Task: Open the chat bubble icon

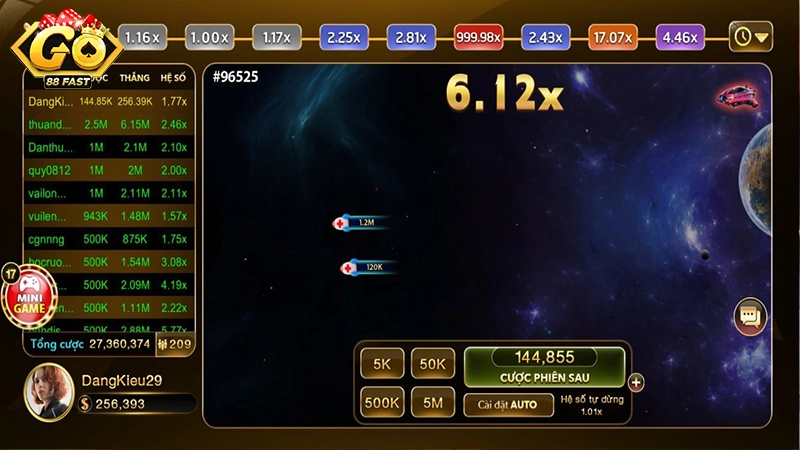Action: pos(749,317)
